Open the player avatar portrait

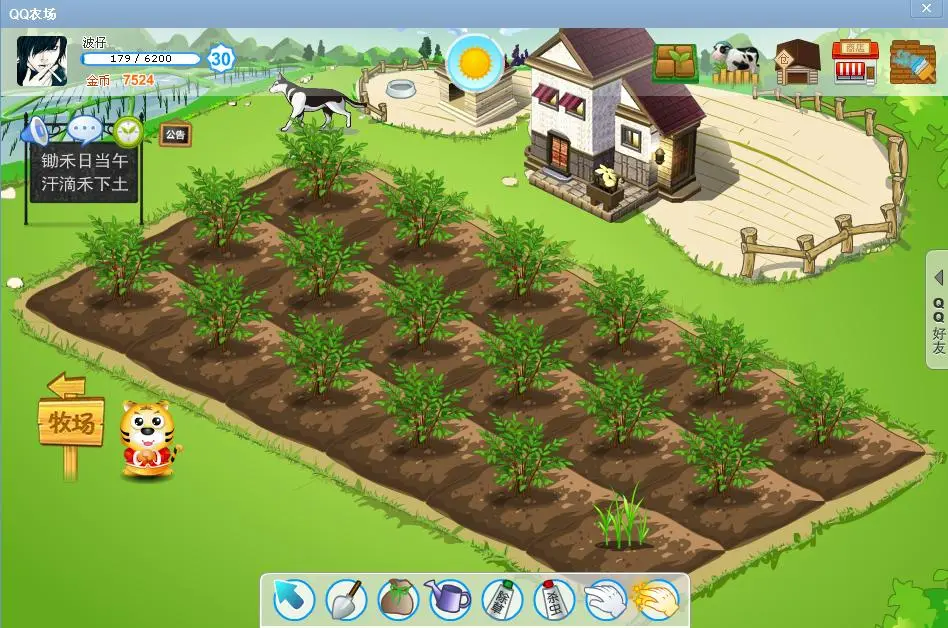point(42,61)
